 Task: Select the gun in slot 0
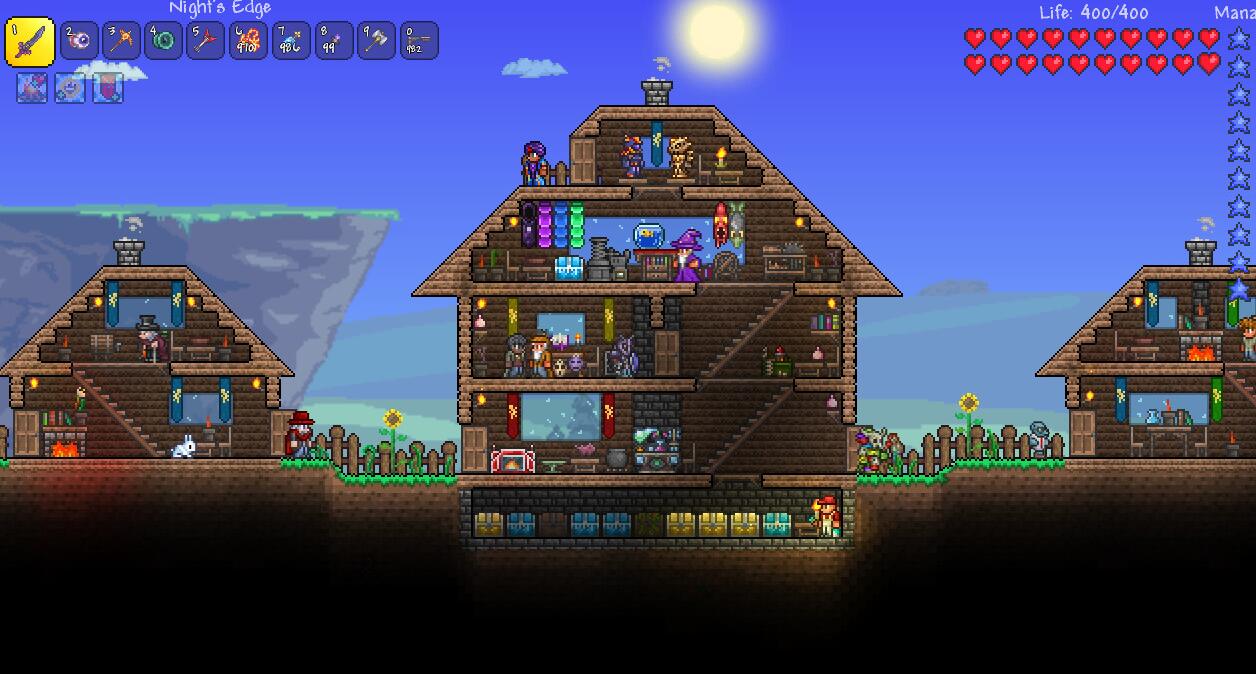coord(419,41)
